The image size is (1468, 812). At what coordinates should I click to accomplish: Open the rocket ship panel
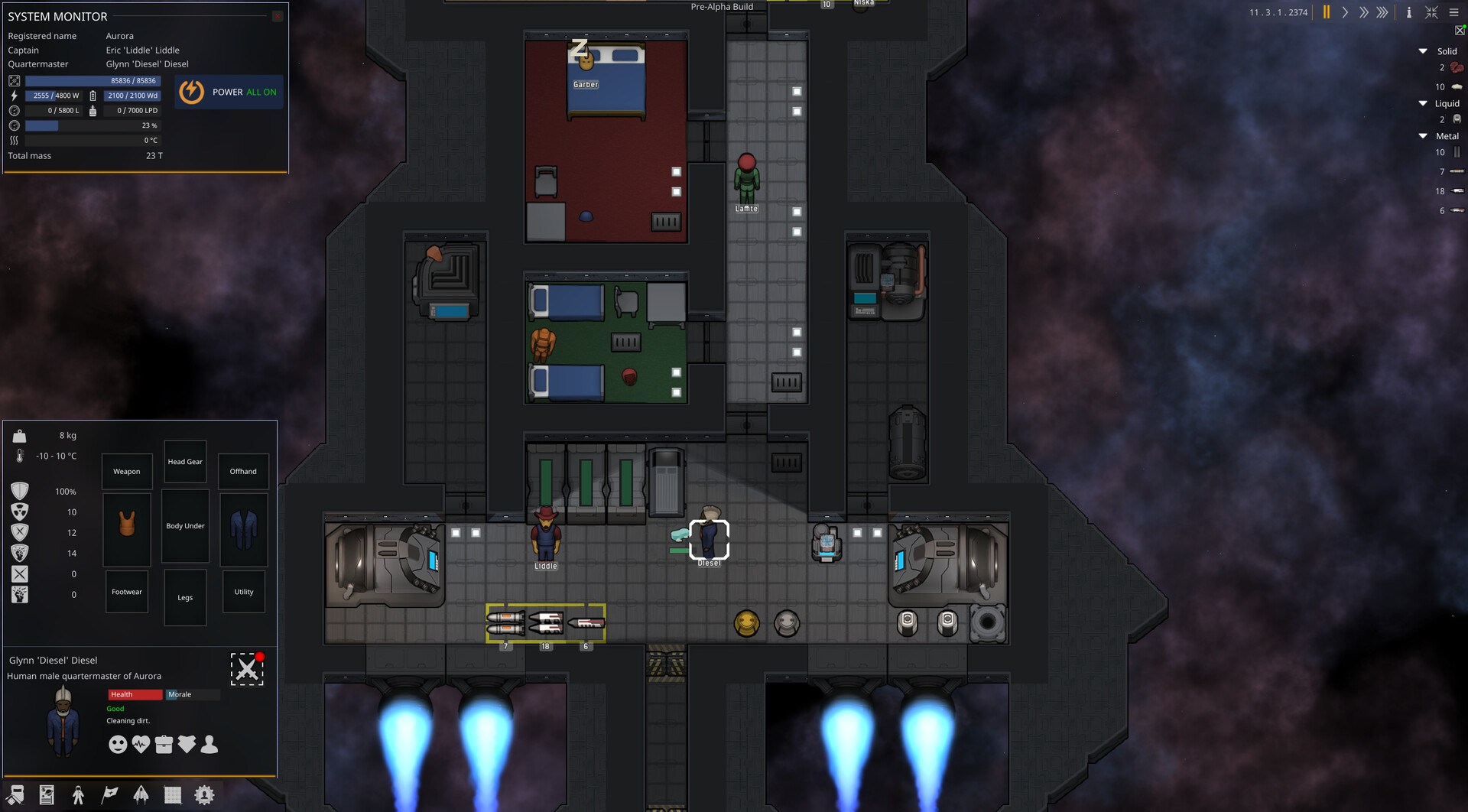tap(141, 795)
